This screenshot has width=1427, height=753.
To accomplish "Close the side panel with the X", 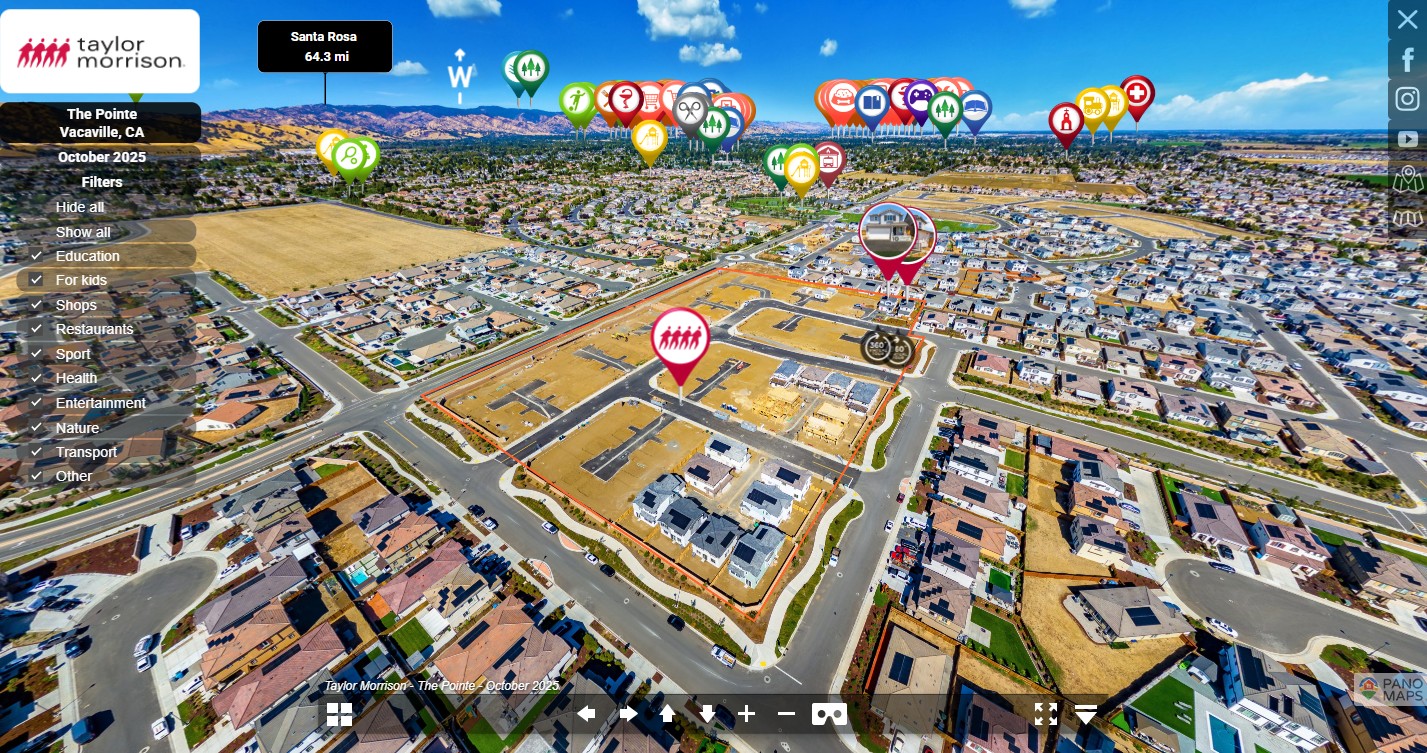I will [1407, 19].
